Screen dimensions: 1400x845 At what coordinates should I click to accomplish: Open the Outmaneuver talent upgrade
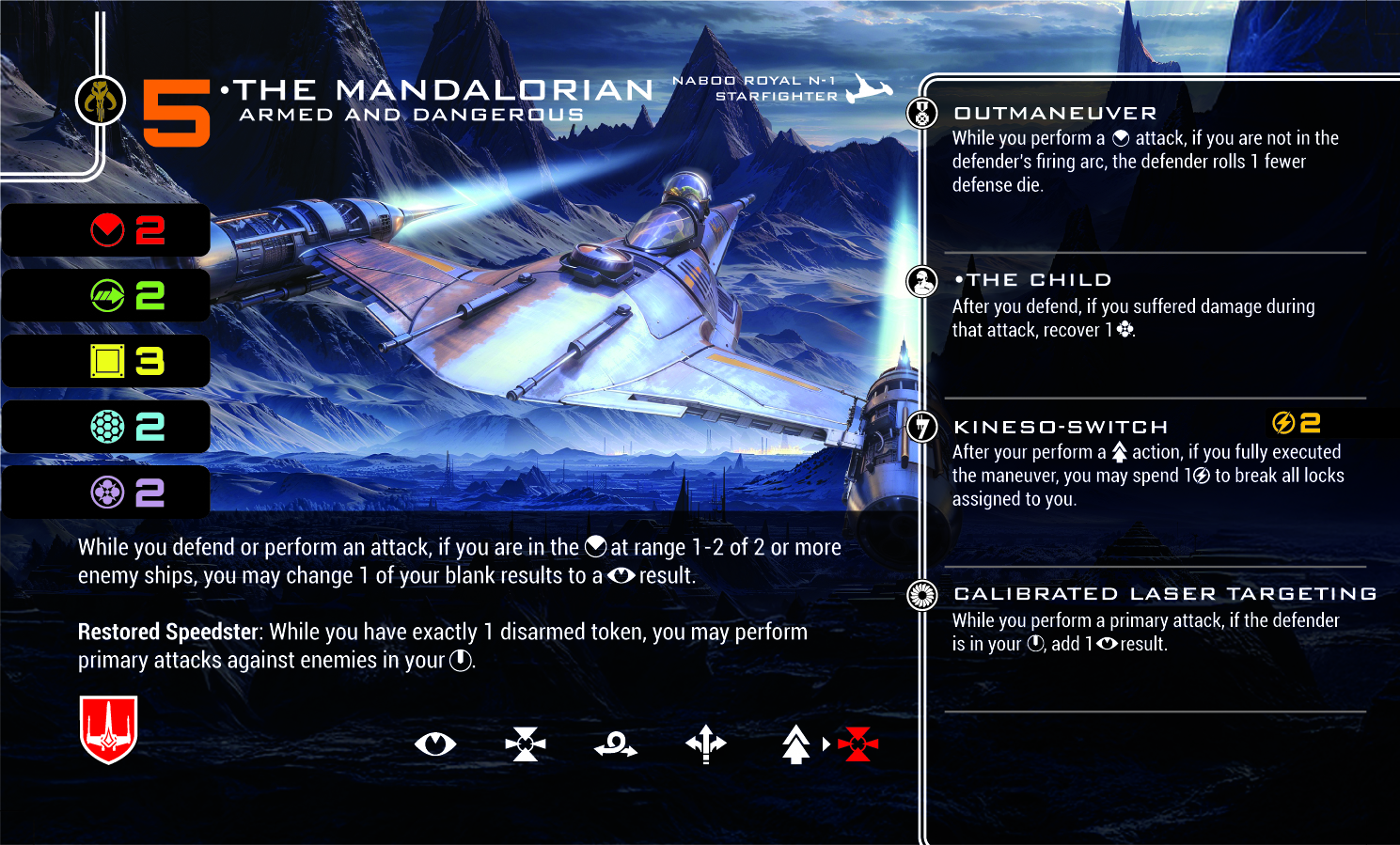click(1054, 114)
